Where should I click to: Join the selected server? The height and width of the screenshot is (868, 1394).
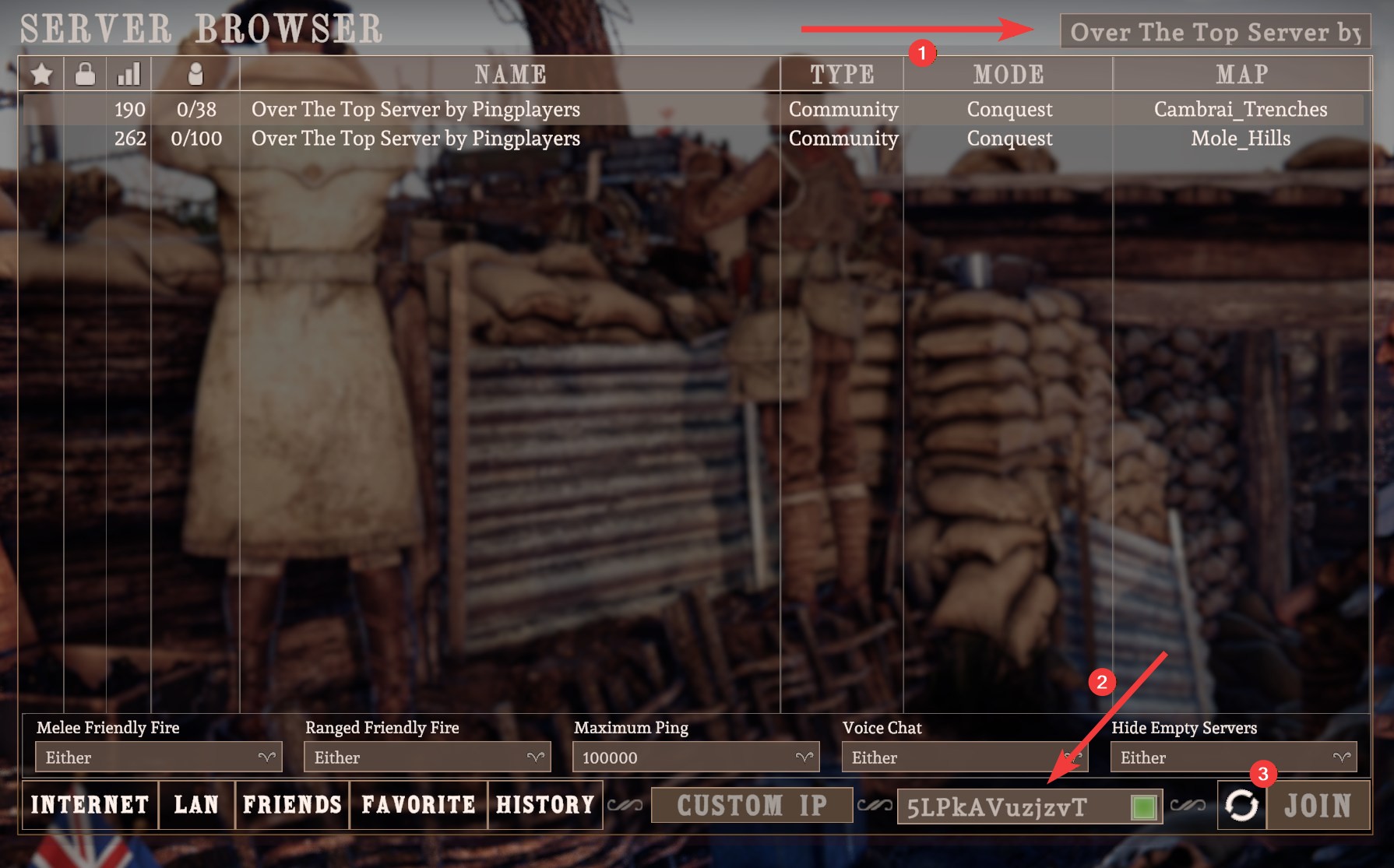click(x=1318, y=806)
